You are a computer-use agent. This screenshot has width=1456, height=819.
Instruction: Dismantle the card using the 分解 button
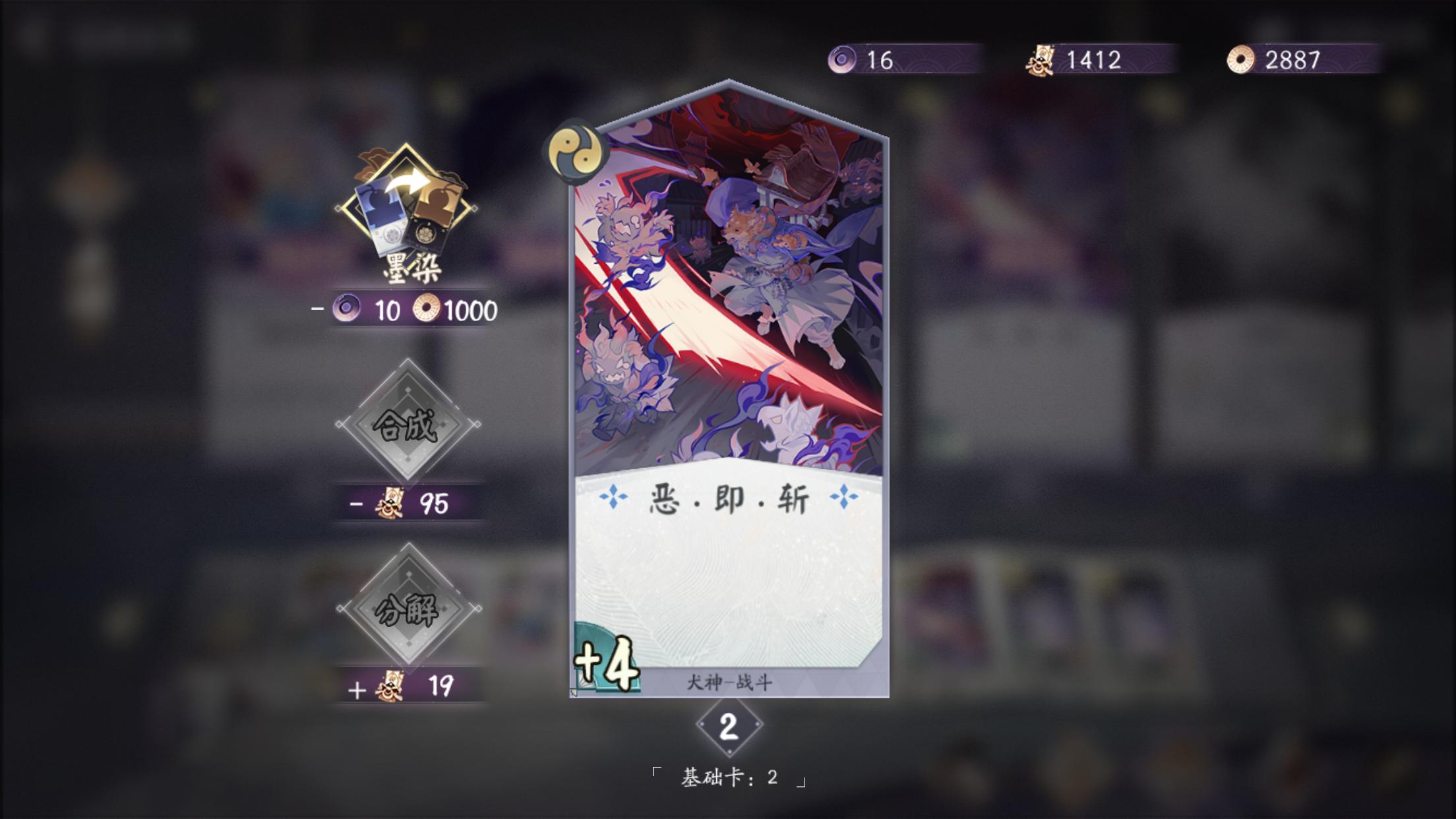click(408, 608)
